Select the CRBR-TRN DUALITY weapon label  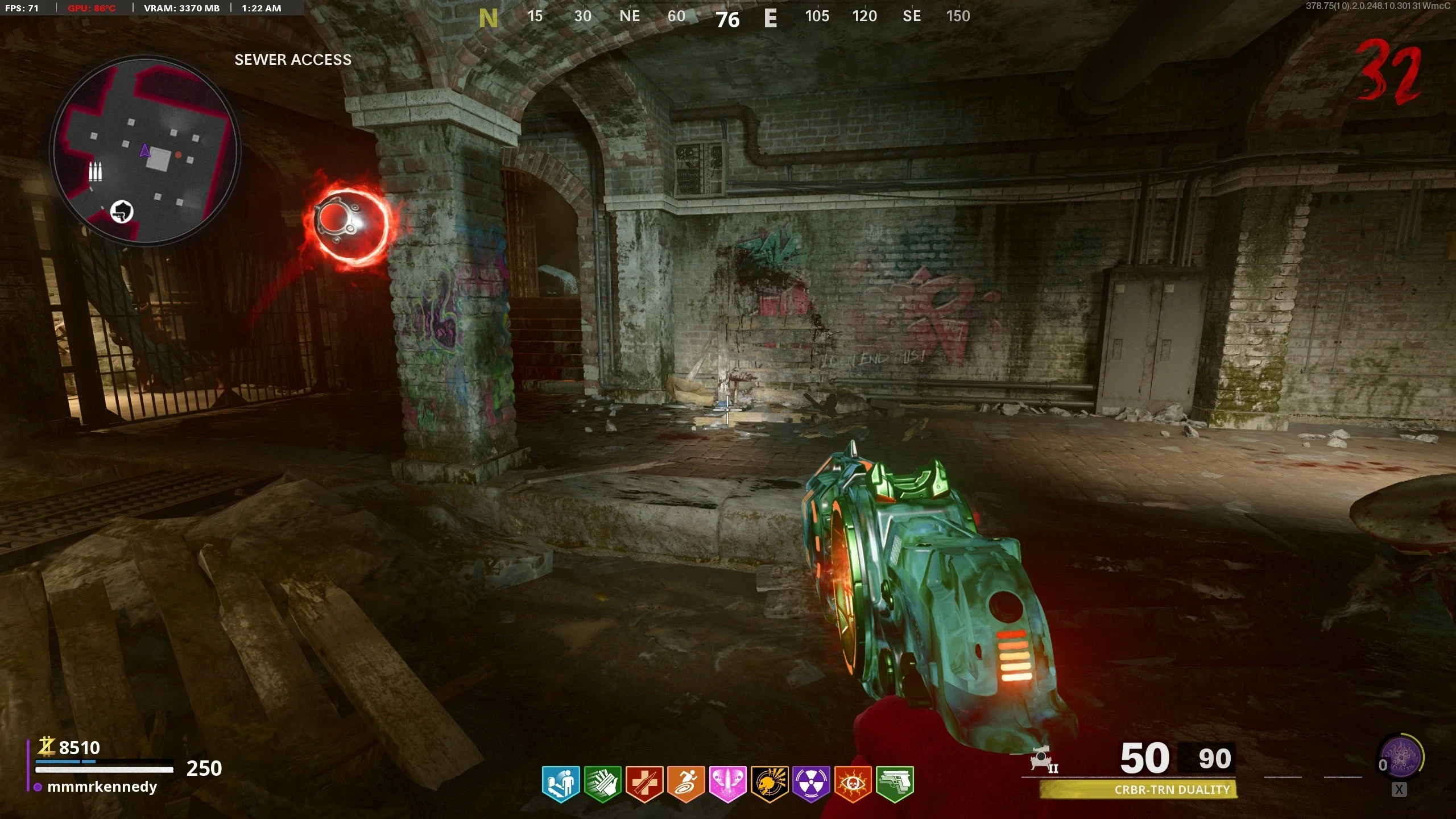1172,789
